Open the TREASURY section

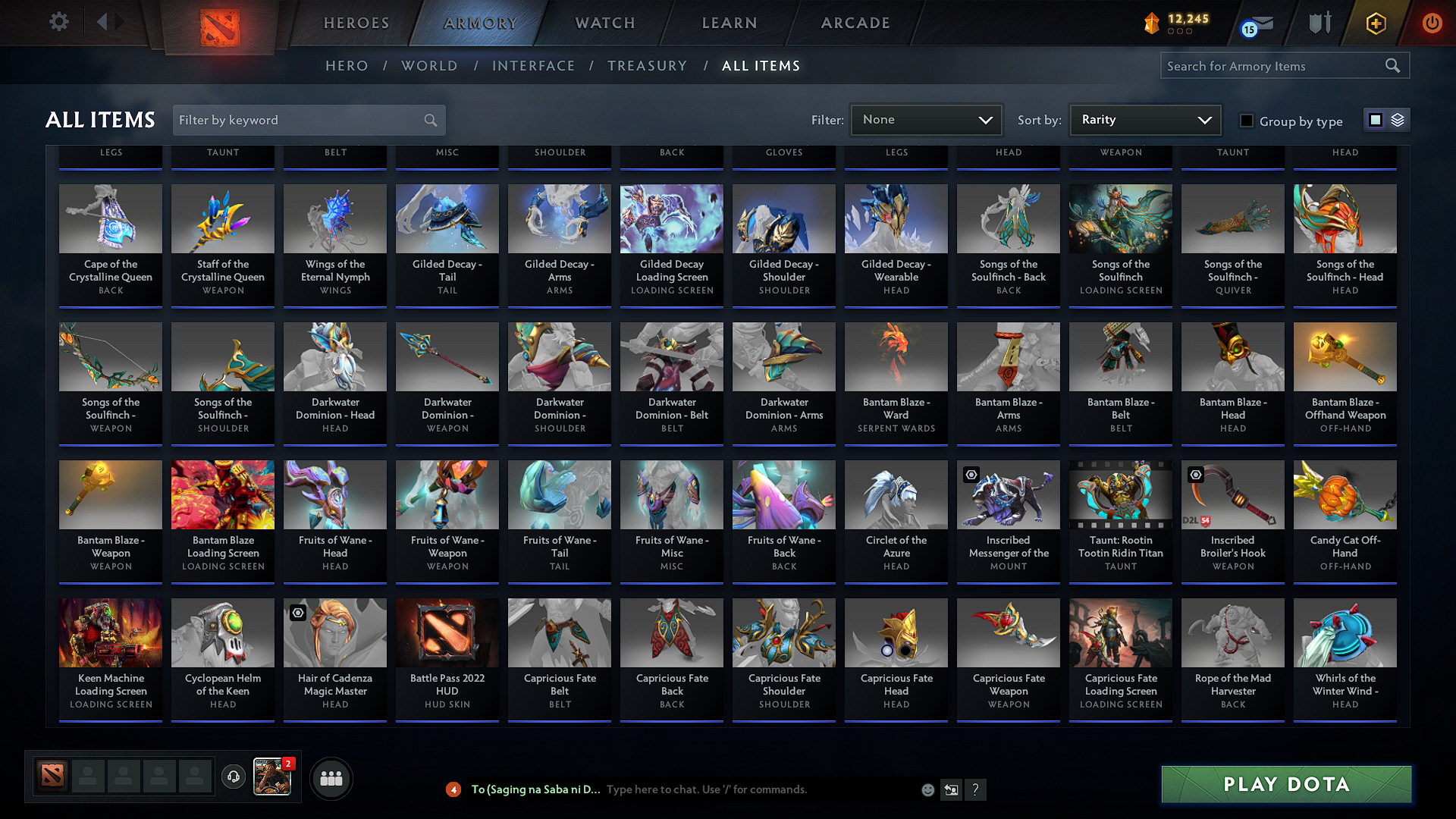(648, 65)
